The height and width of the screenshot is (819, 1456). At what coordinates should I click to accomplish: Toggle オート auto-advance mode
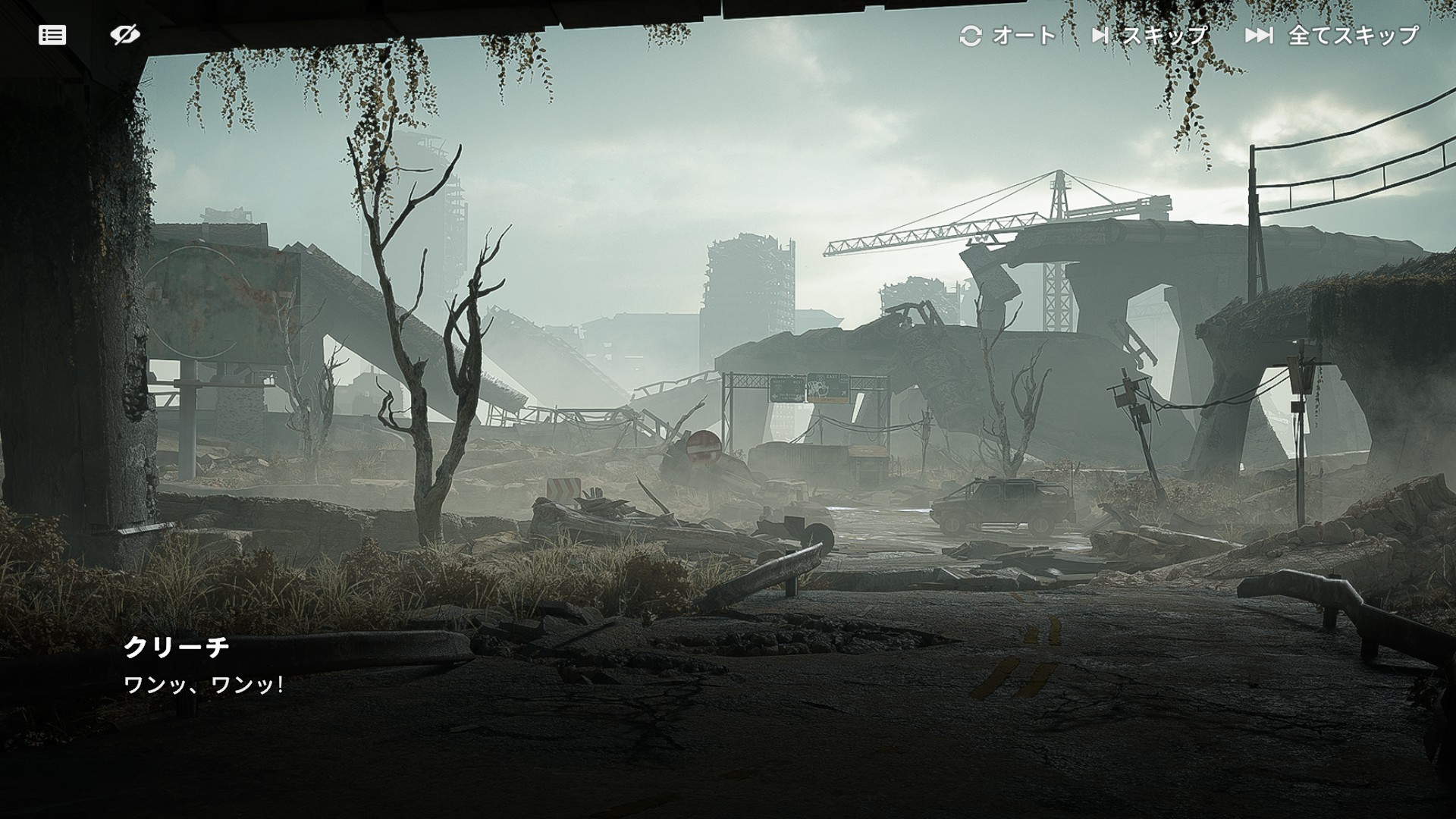tap(1008, 36)
